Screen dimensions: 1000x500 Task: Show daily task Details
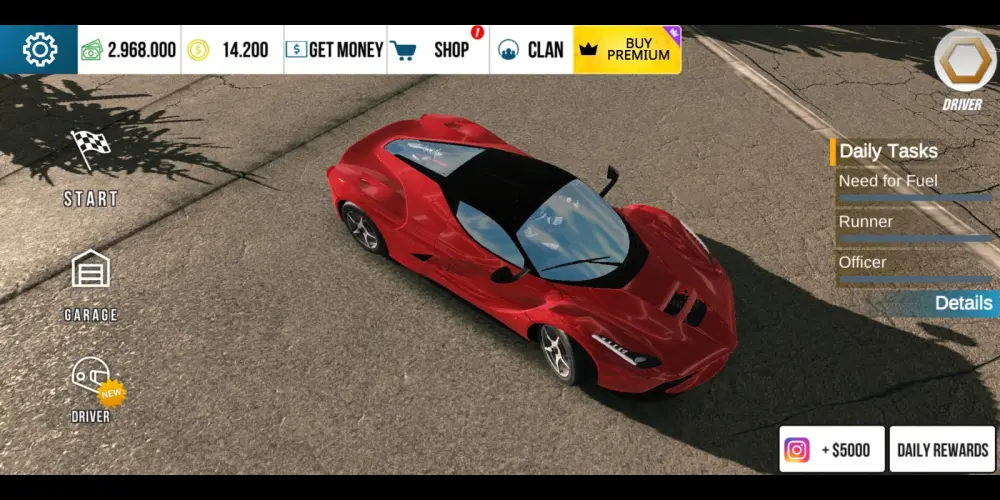click(963, 303)
